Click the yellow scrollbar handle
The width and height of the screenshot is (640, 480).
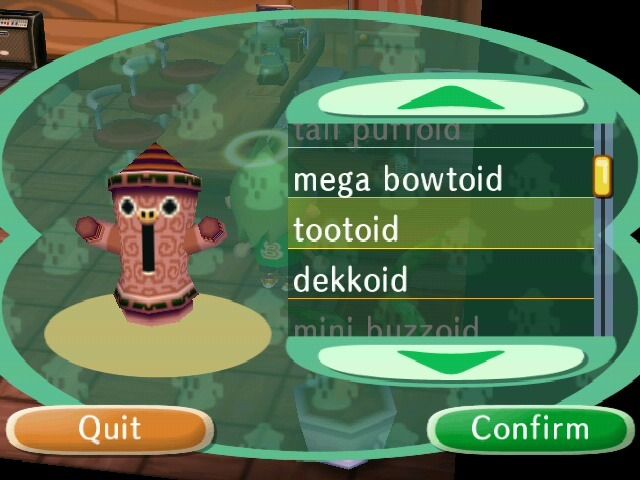click(602, 175)
